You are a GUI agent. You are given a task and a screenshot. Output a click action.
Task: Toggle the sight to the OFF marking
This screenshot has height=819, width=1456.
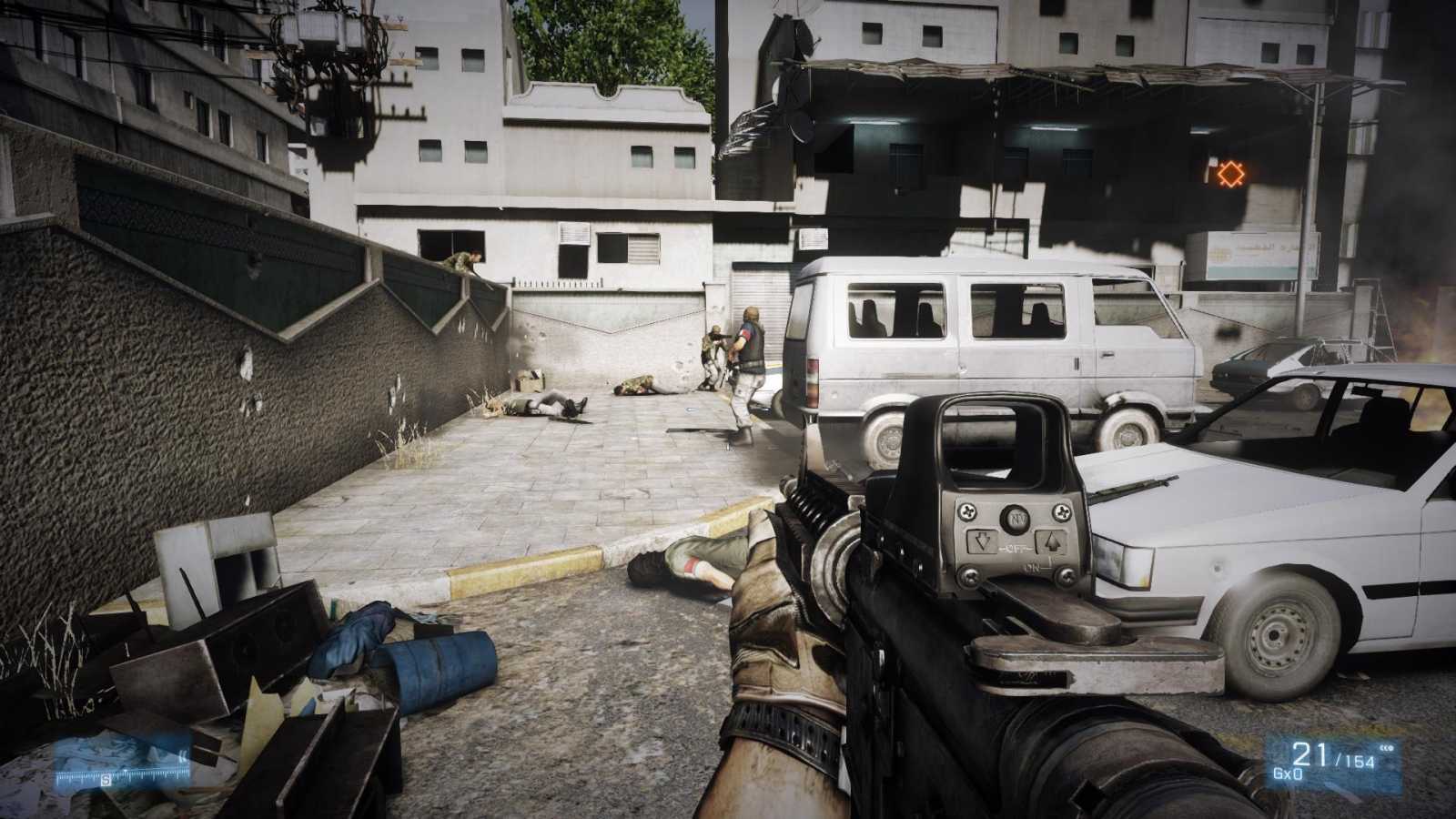pos(1013,548)
